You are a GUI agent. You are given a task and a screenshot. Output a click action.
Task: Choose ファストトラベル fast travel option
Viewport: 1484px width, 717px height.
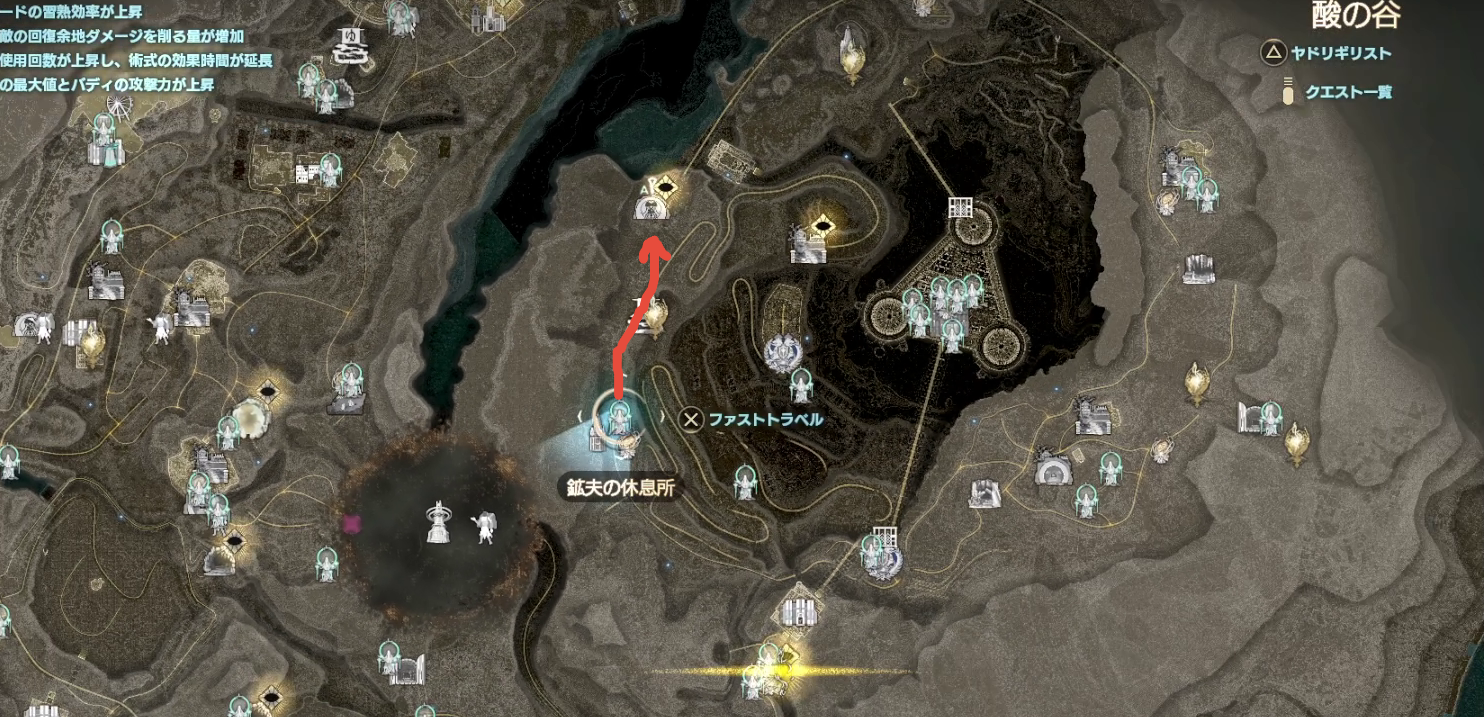pyautogui.click(x=752, y=419)
